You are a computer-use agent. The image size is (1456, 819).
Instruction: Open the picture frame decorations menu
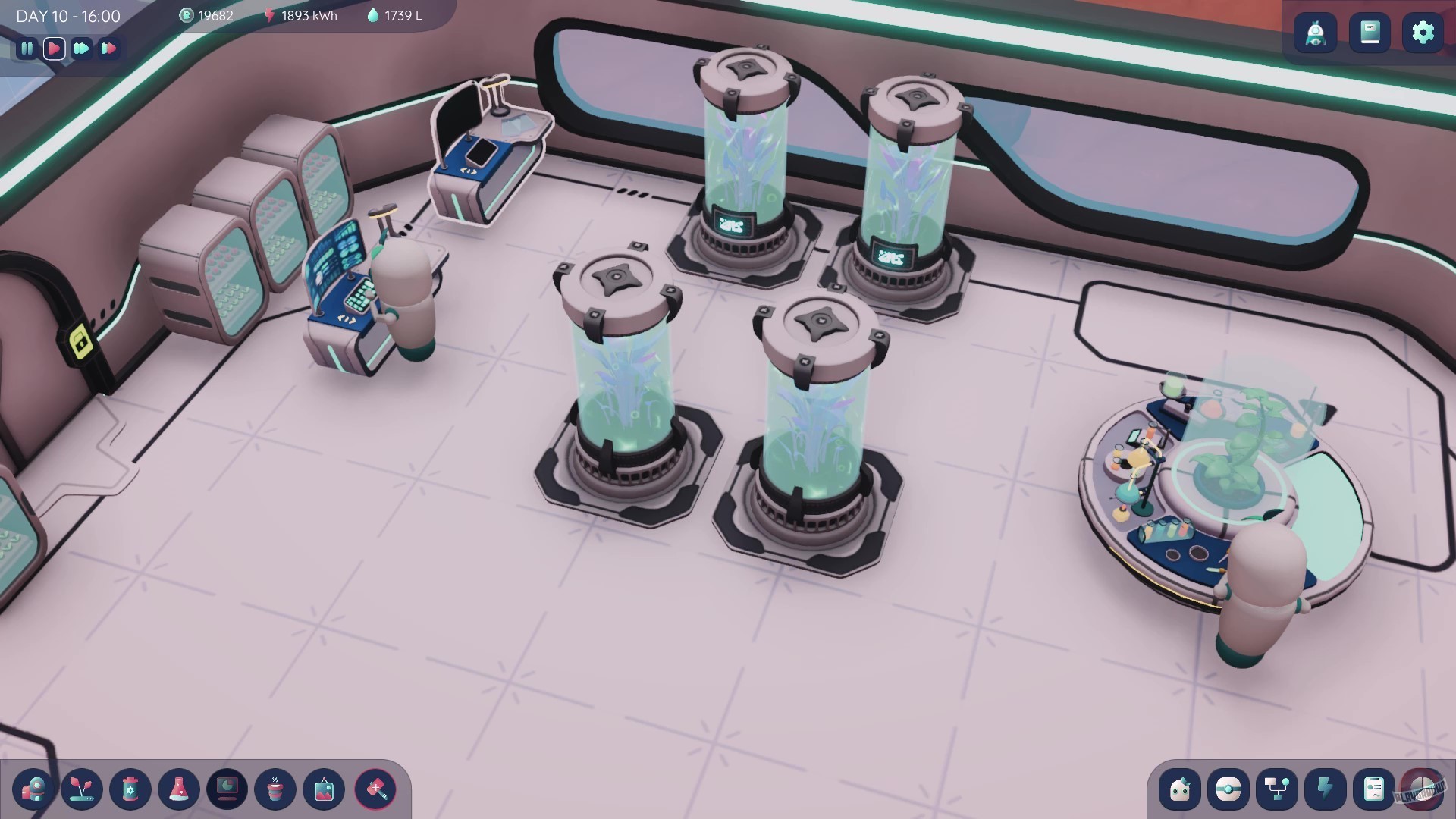point(325,790)
